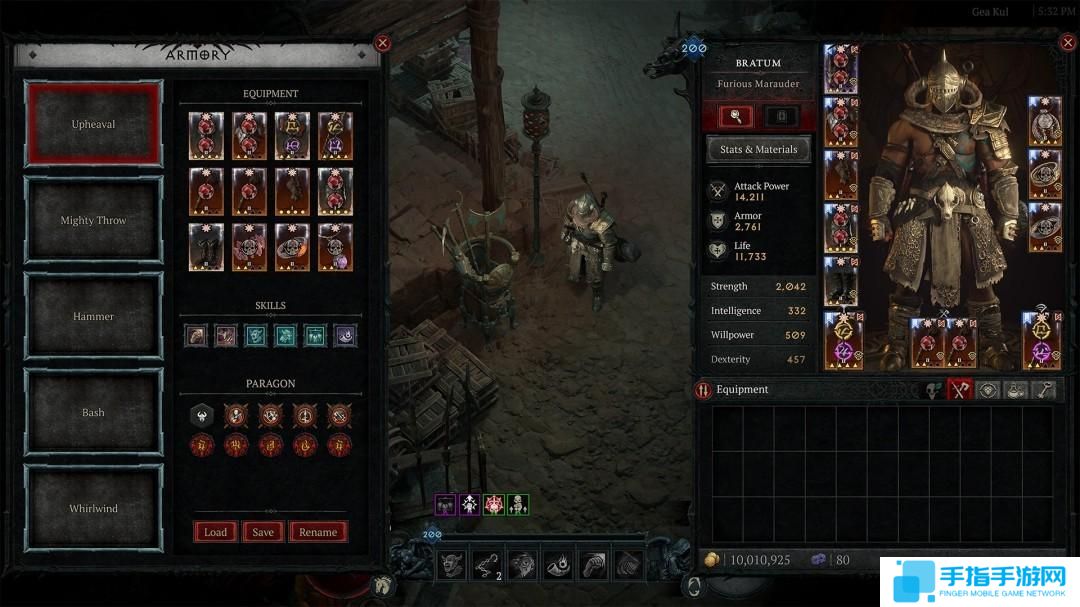Switch to the Whirlwind loadout
This screenshot has height=607, width=1080.
(x=93, y=508)
